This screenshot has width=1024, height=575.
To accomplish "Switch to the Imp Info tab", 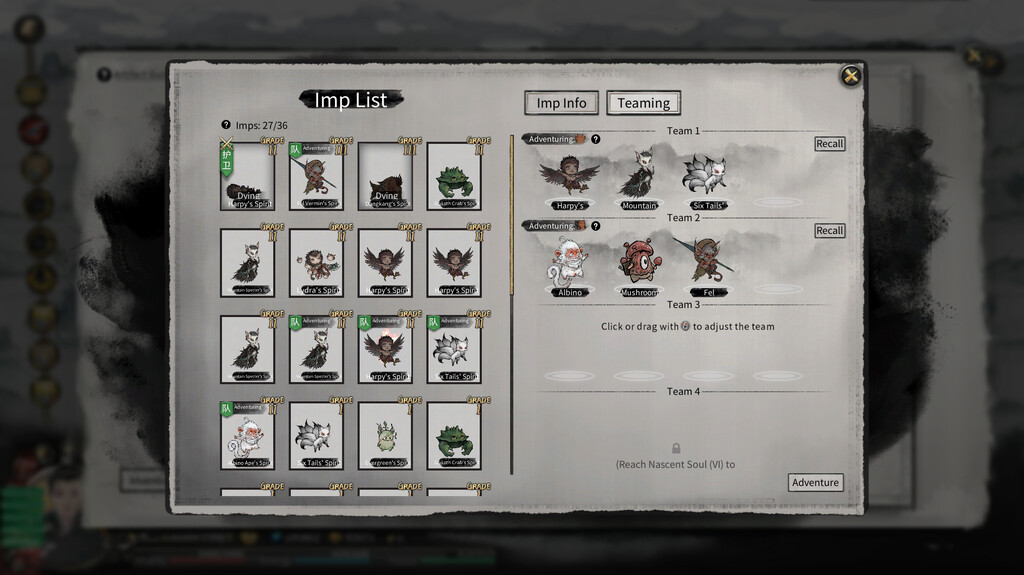I will point(561,103).
